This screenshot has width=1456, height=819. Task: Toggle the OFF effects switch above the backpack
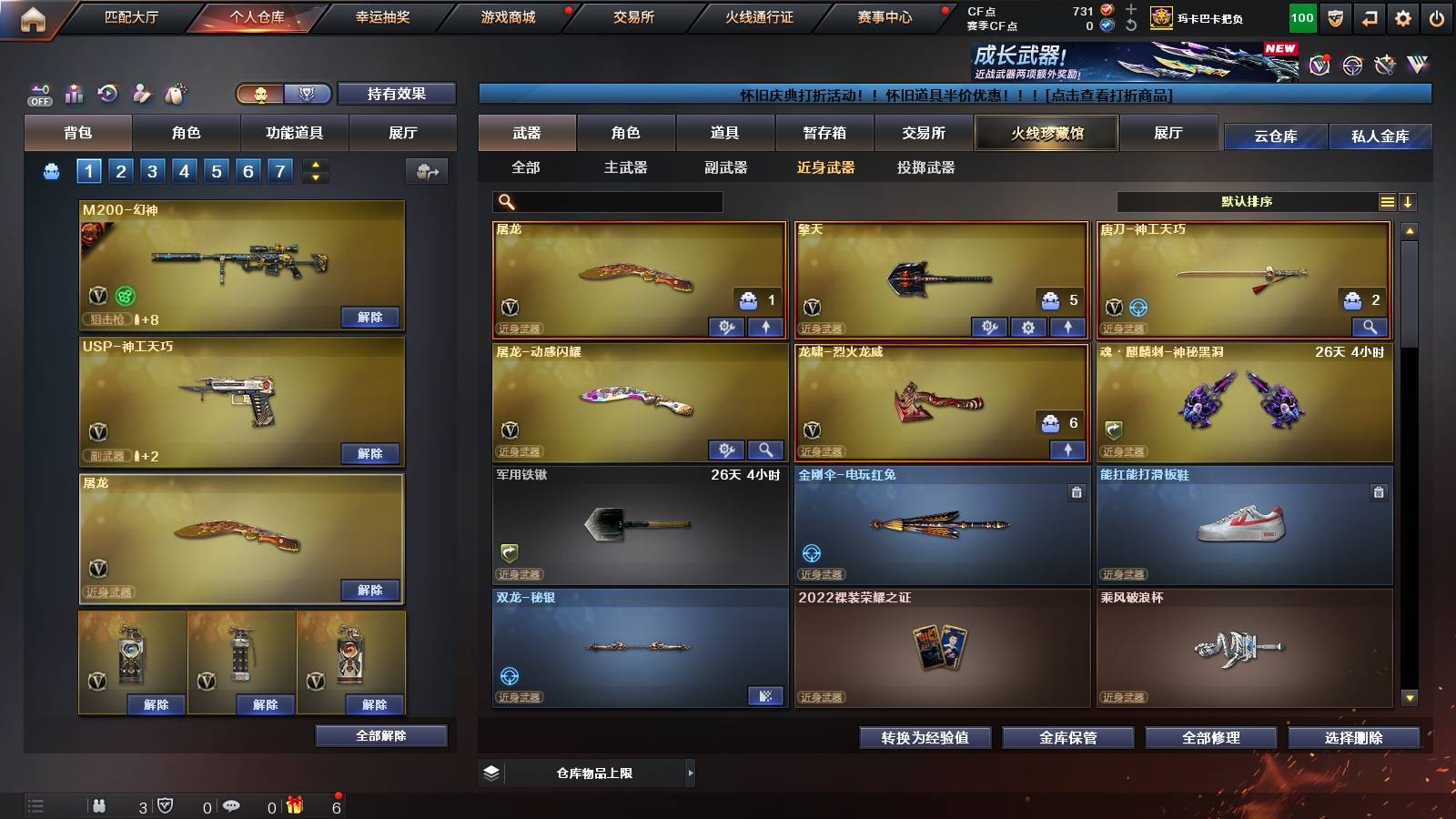pos(39,94)
